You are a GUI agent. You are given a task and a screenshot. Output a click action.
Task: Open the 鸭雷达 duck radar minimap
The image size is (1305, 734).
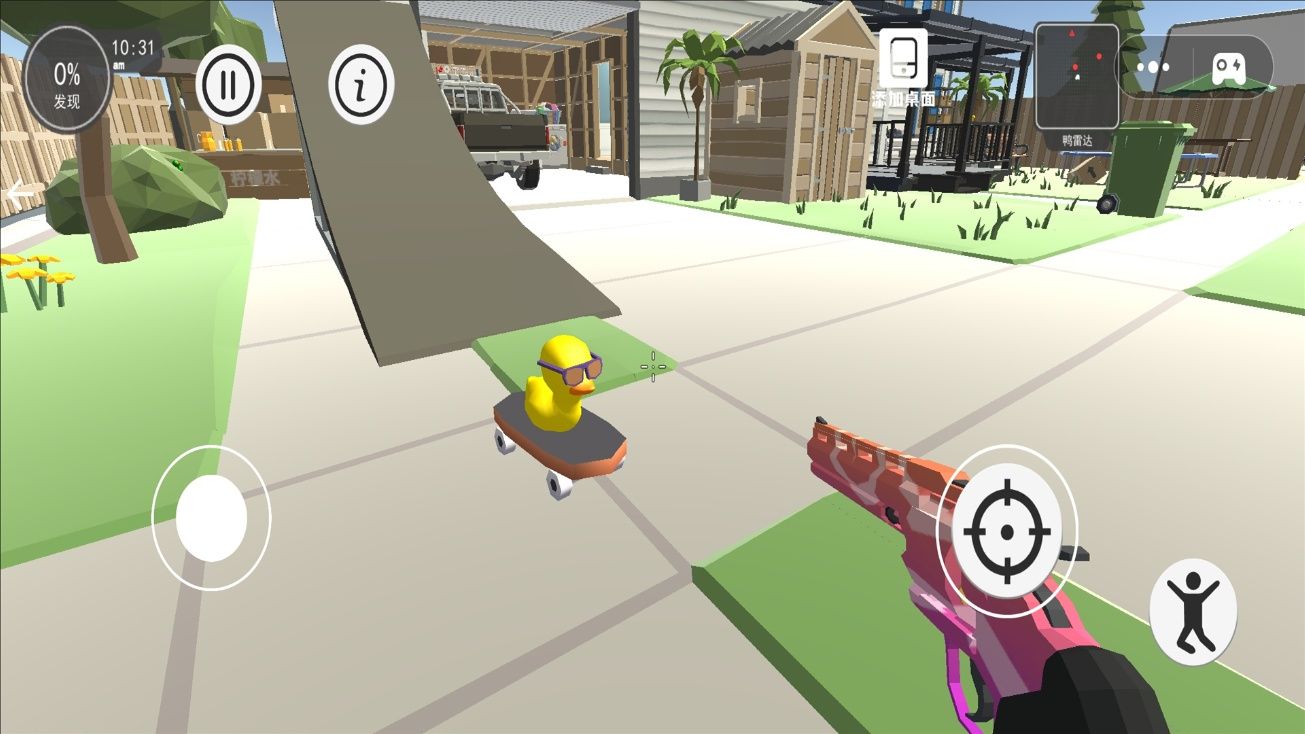1076,76
